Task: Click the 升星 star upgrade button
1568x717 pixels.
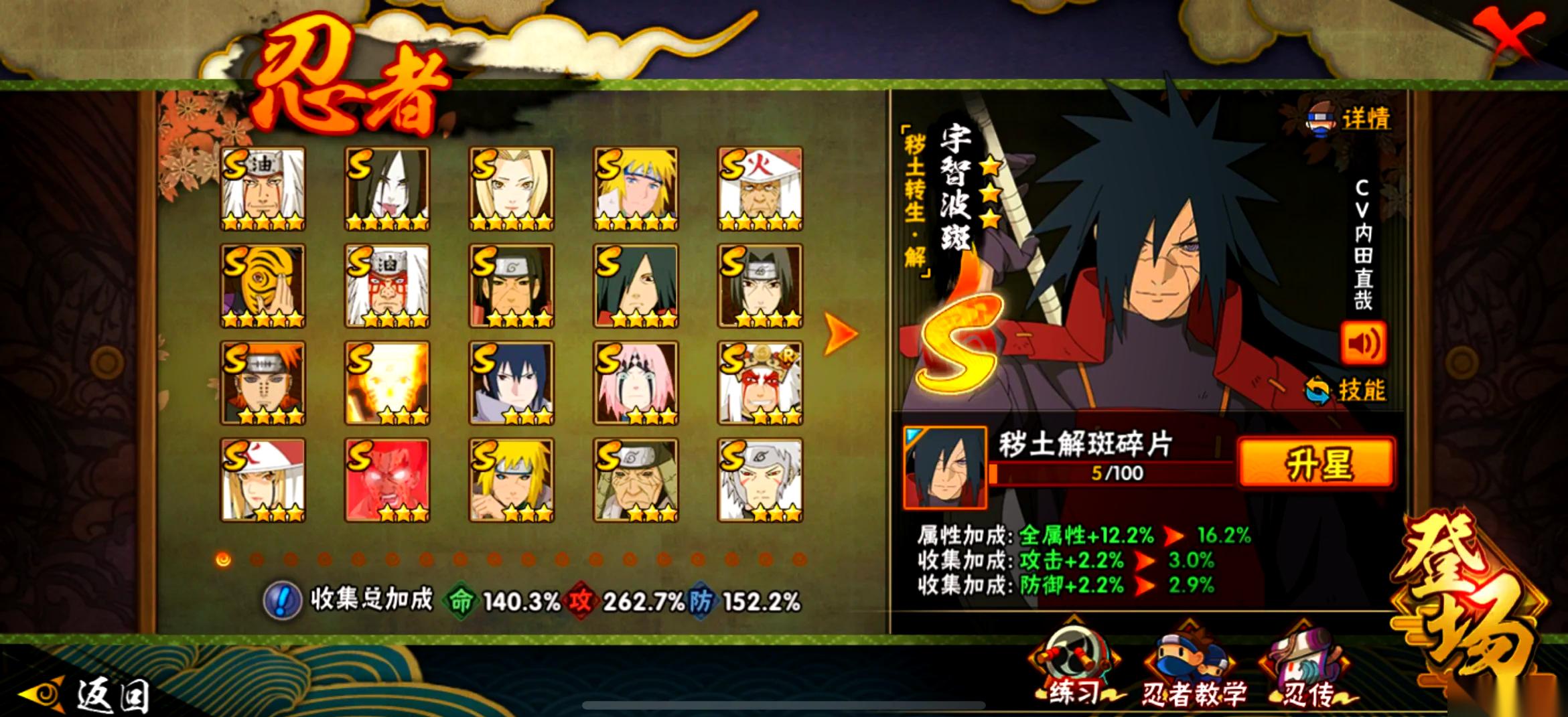Action: (x=1316, y=463)
